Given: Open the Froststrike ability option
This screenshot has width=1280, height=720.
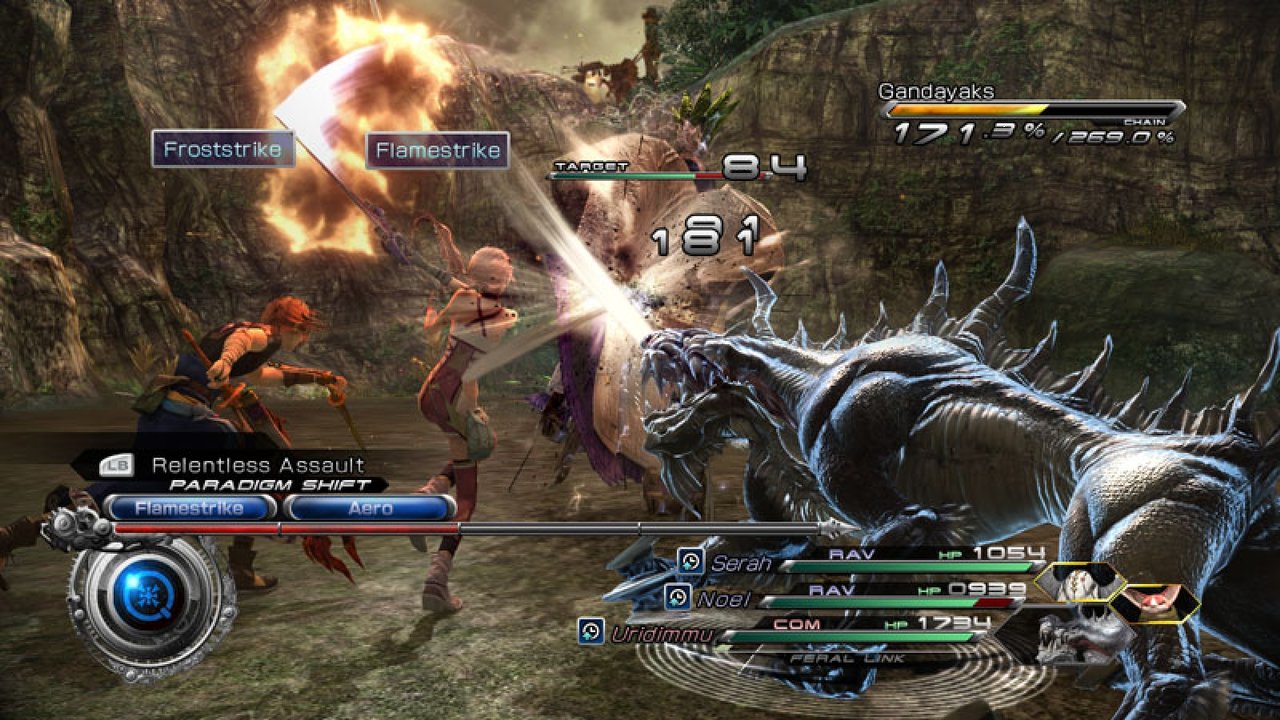Looking at the screenshot, I should pyautogui.click(x=222, y=150).
